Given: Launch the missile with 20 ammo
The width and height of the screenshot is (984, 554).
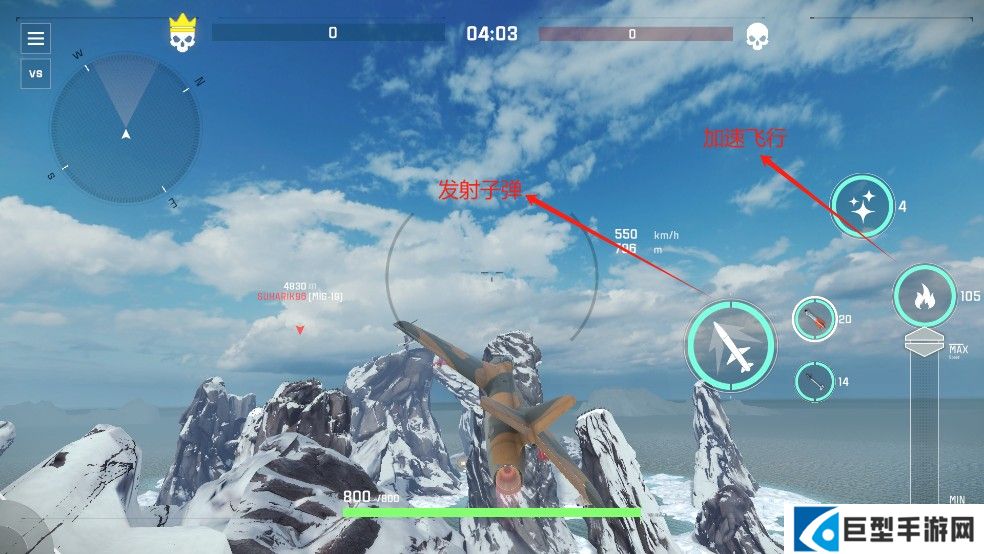Looking at the screenshot, I should tap(814, 320).
